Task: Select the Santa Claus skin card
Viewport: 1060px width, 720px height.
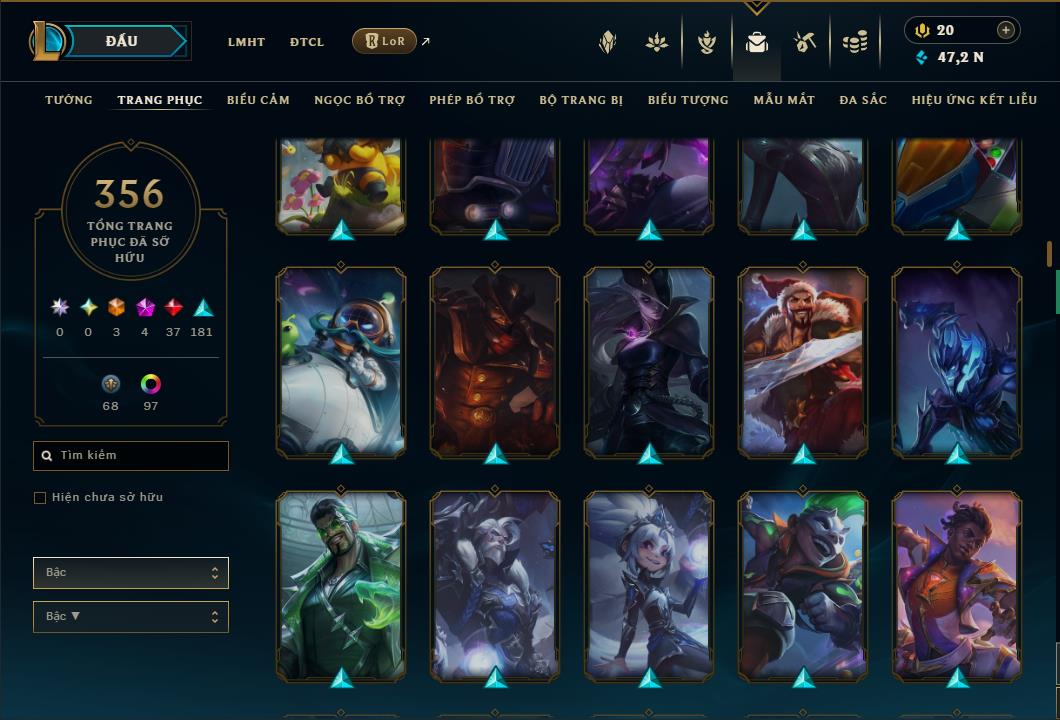Action: click(x=803, y=360)
